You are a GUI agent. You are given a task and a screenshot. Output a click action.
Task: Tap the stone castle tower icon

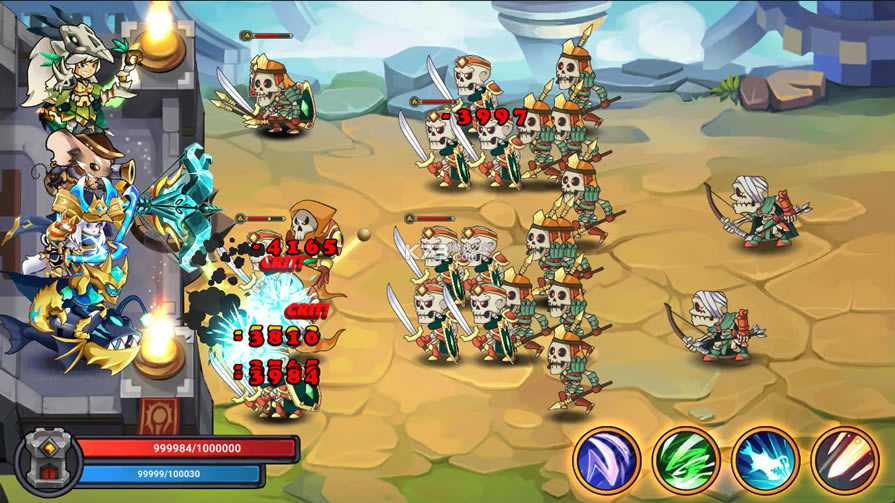tap(45, 461)
